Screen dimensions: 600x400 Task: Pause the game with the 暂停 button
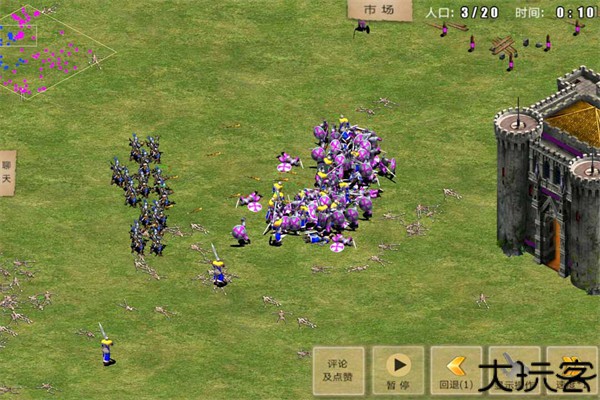[397, 371]
